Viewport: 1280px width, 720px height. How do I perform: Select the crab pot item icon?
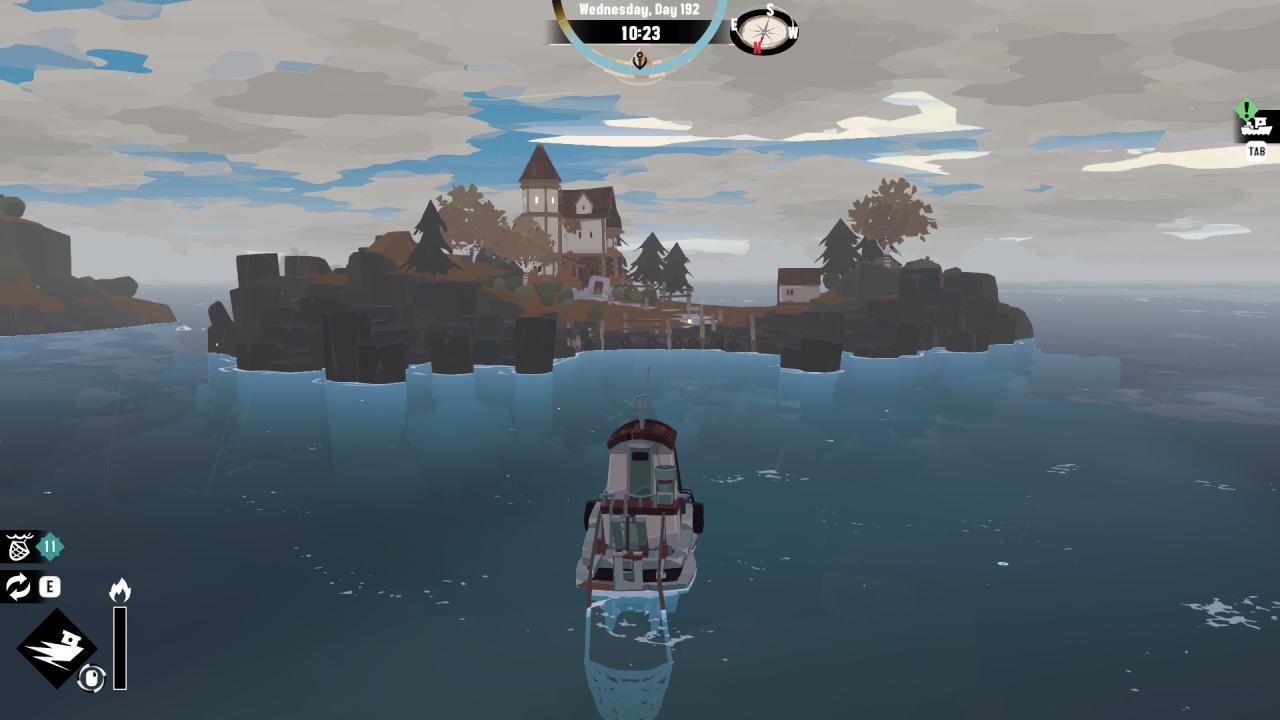(x=19, y=547)
